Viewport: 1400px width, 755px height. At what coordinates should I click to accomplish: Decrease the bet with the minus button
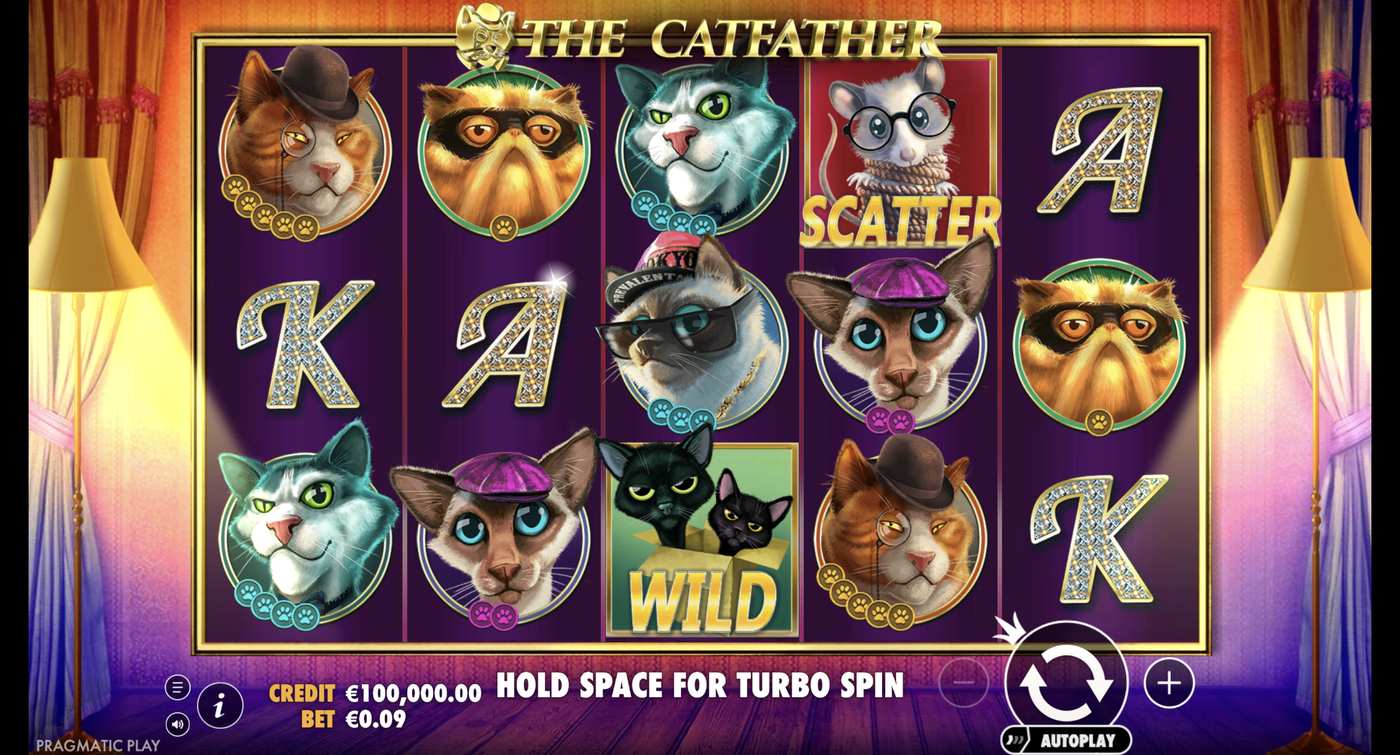tap(963, 684)
